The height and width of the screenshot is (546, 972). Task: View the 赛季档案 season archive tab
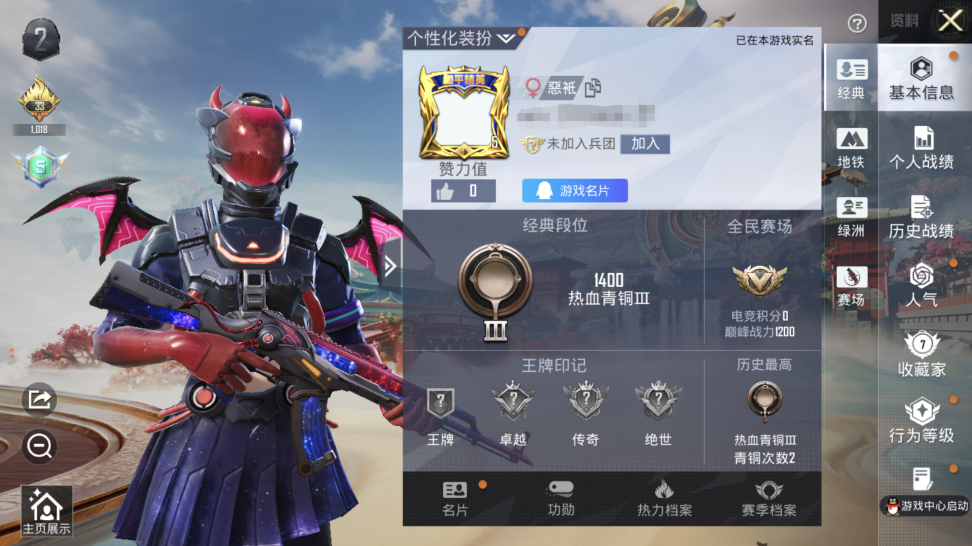point(768,498)
